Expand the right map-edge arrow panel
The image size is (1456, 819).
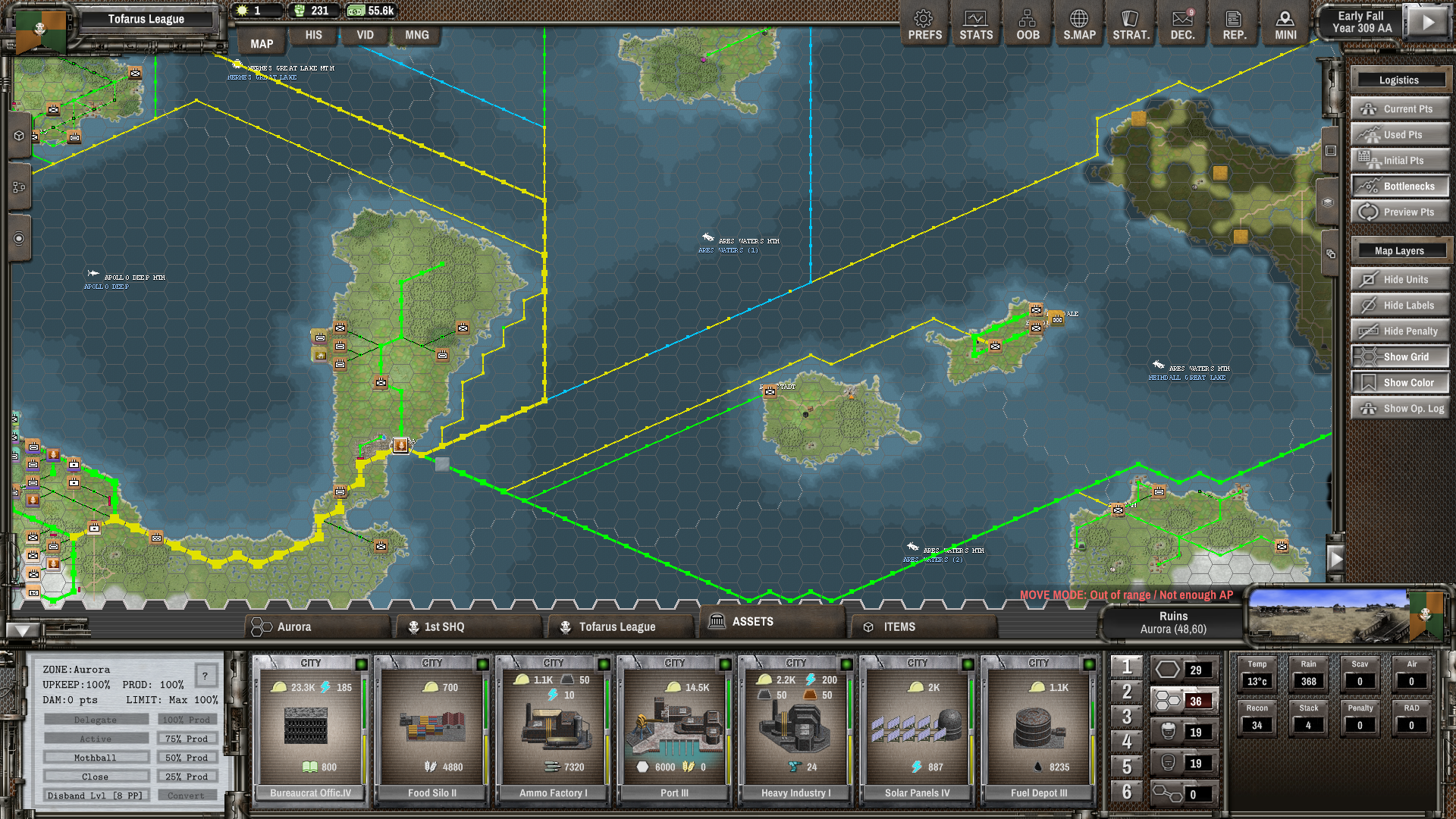pos(1337,559)
